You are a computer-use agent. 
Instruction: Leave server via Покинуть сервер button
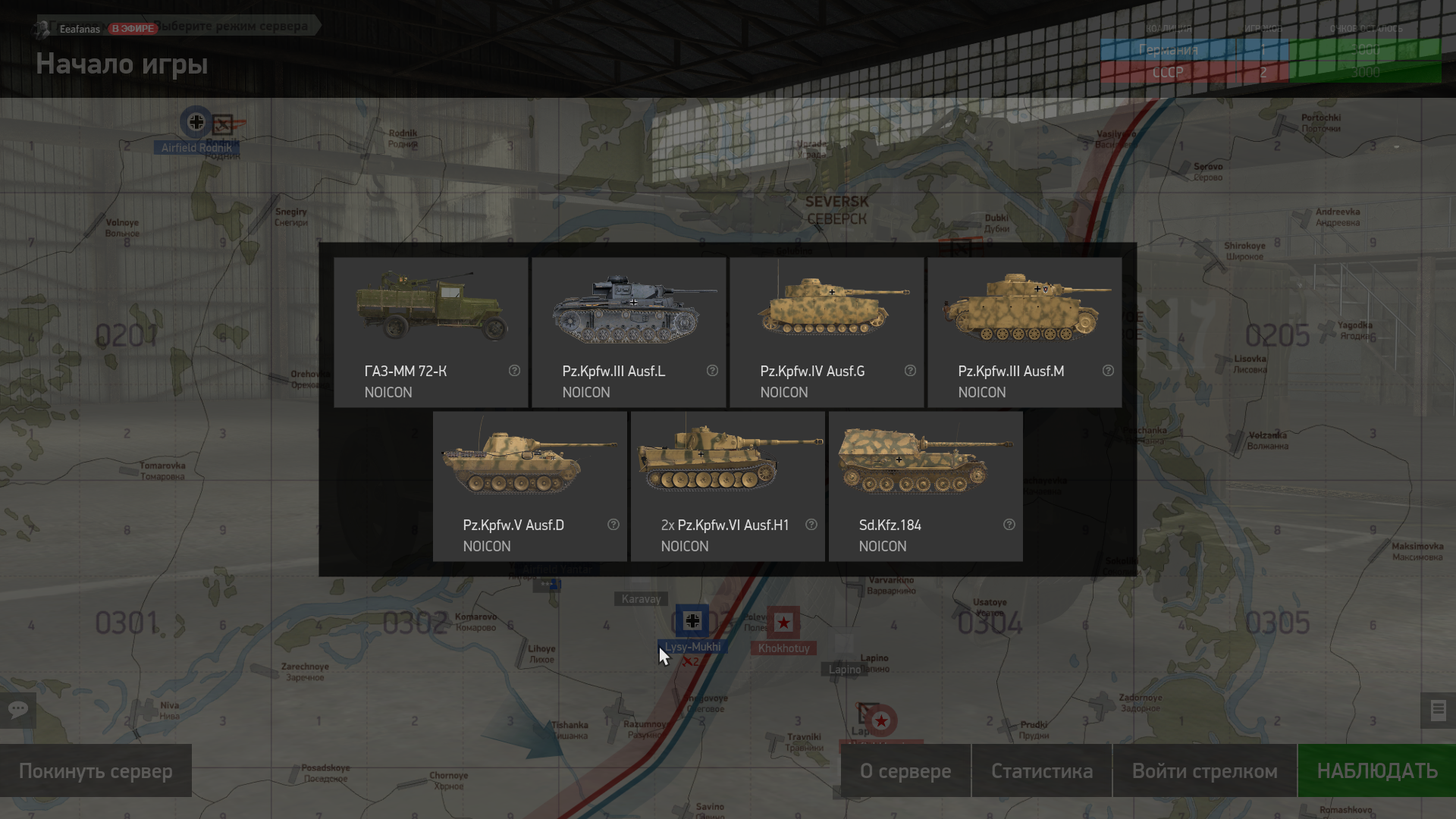click(x=96, y=770)
